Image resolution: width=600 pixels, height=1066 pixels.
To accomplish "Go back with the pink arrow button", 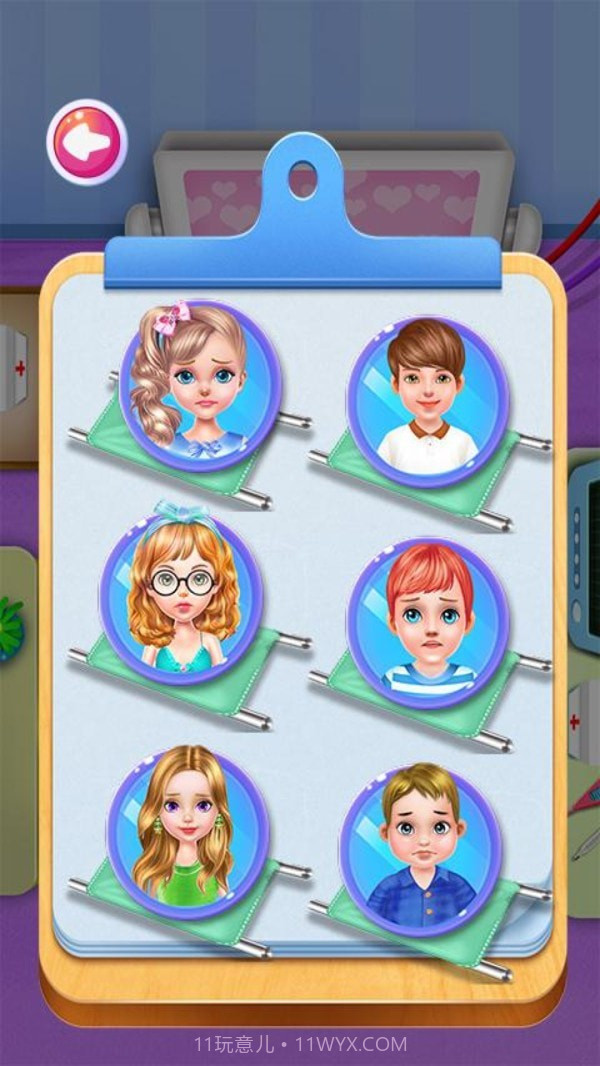I will point(87,142).
